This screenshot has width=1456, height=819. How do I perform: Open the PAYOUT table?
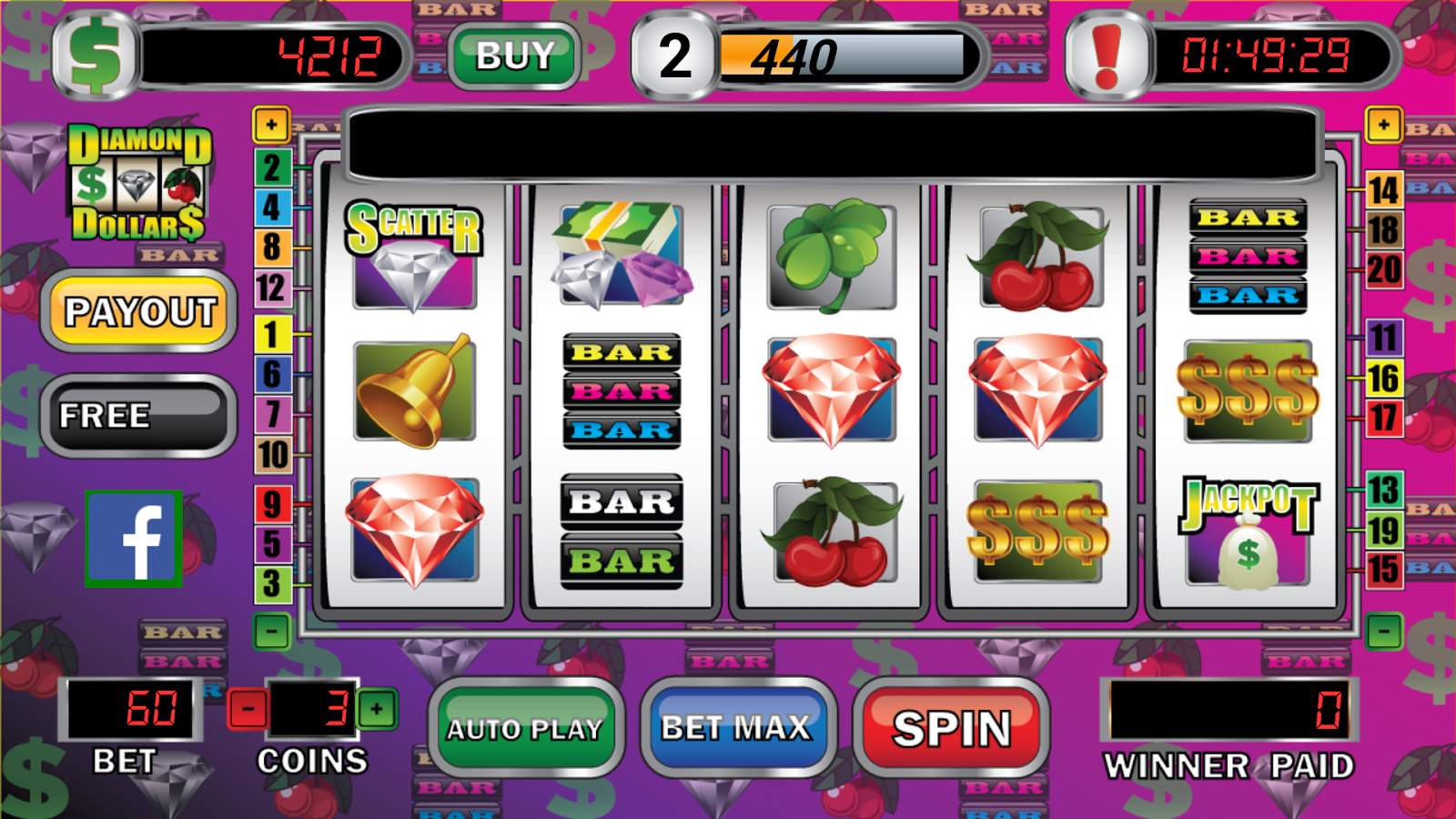[139, 312]
